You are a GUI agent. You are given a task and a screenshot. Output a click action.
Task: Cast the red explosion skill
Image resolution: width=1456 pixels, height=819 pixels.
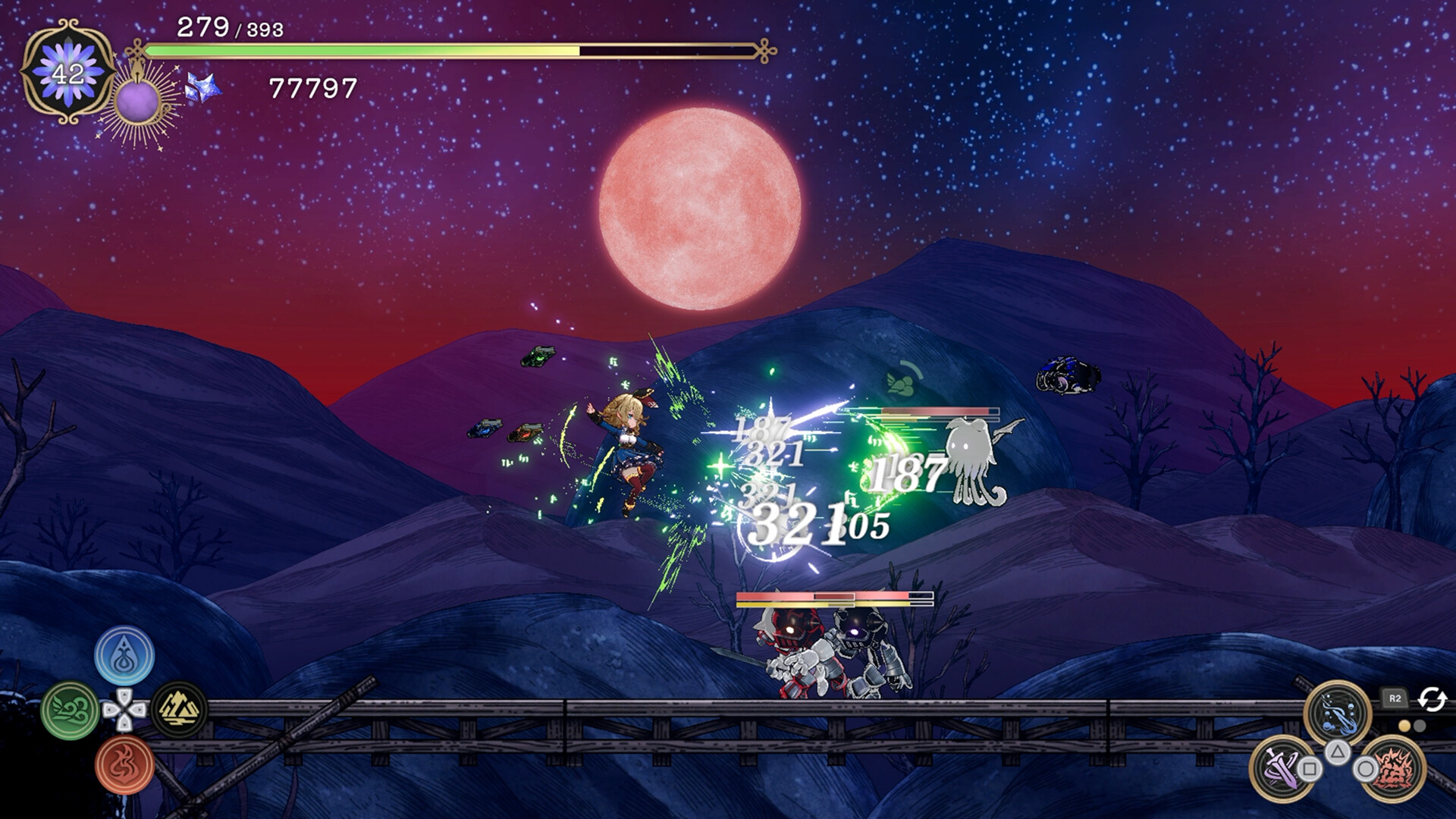tap(1394, 769)
